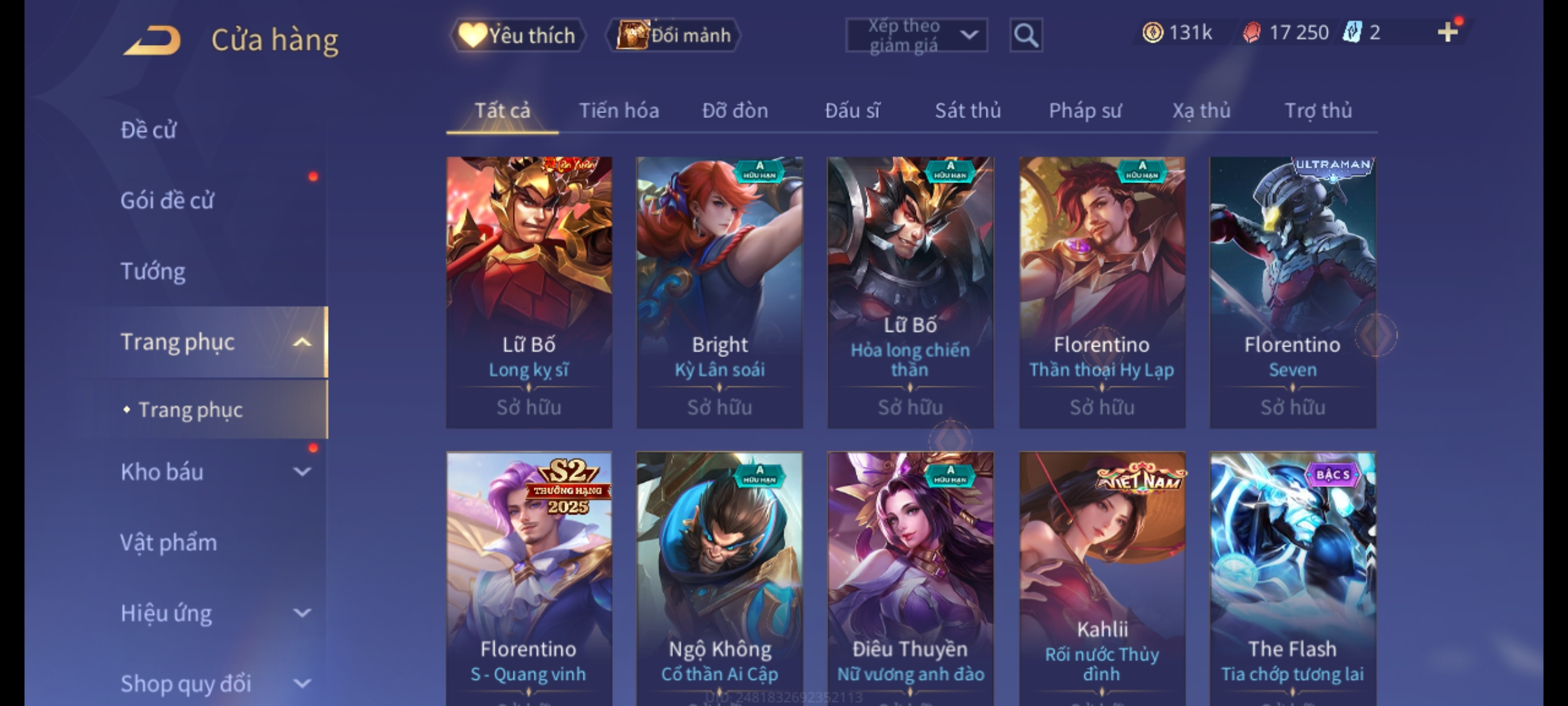Viewport: 1568px width, 706px height.
Task: Switch to the Đỡ đòn tab
Action: 735,110
